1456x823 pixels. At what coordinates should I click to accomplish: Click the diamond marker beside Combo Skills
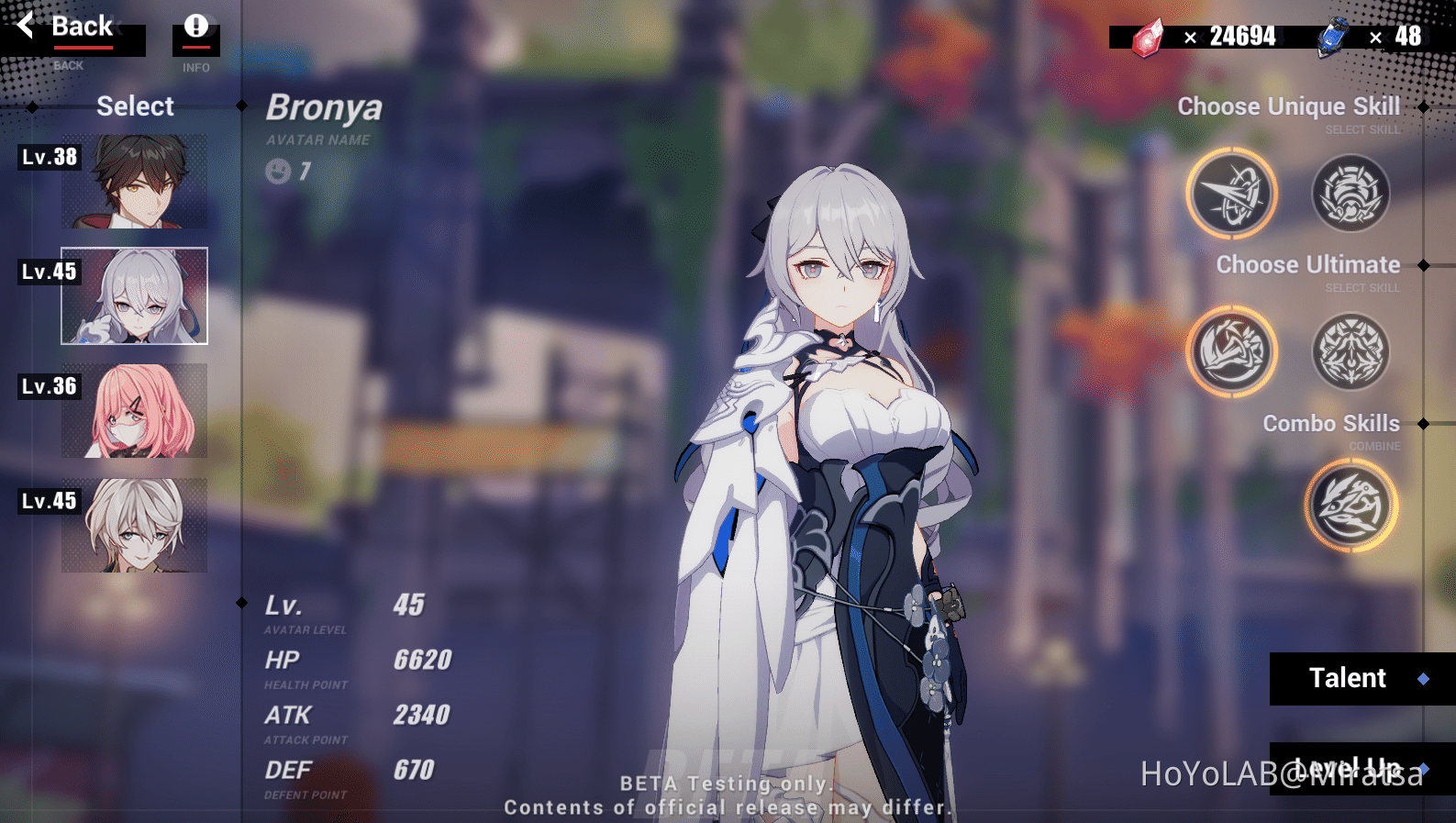[1423, 423]
